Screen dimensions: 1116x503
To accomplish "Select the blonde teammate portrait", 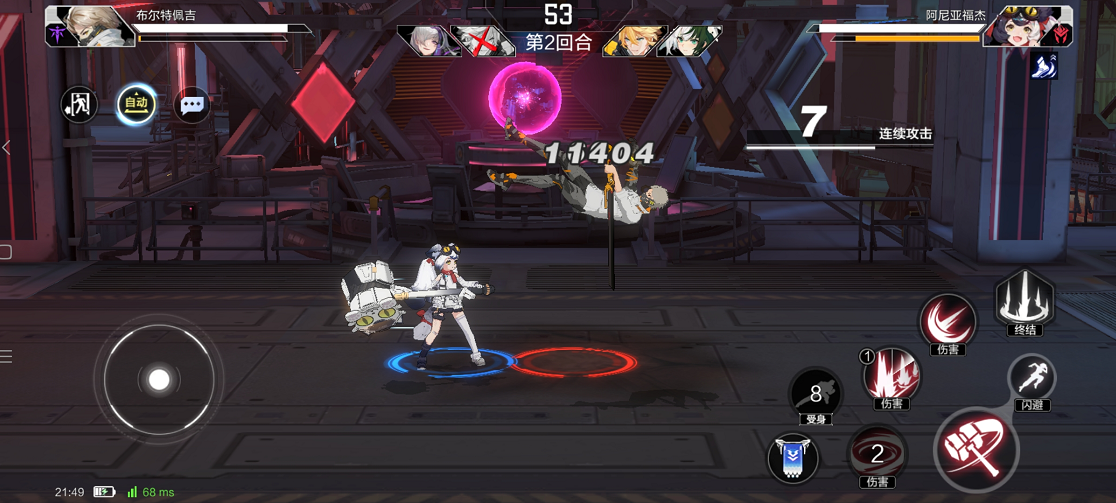I will tap(632, 41).
